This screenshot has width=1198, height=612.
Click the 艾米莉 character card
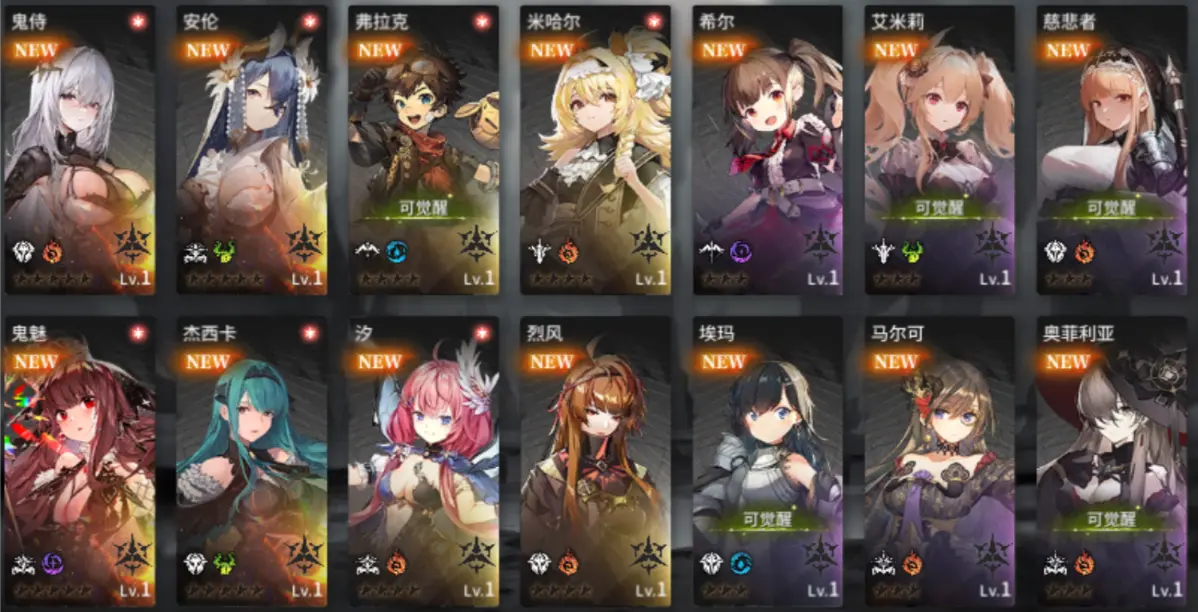point(940,150)
